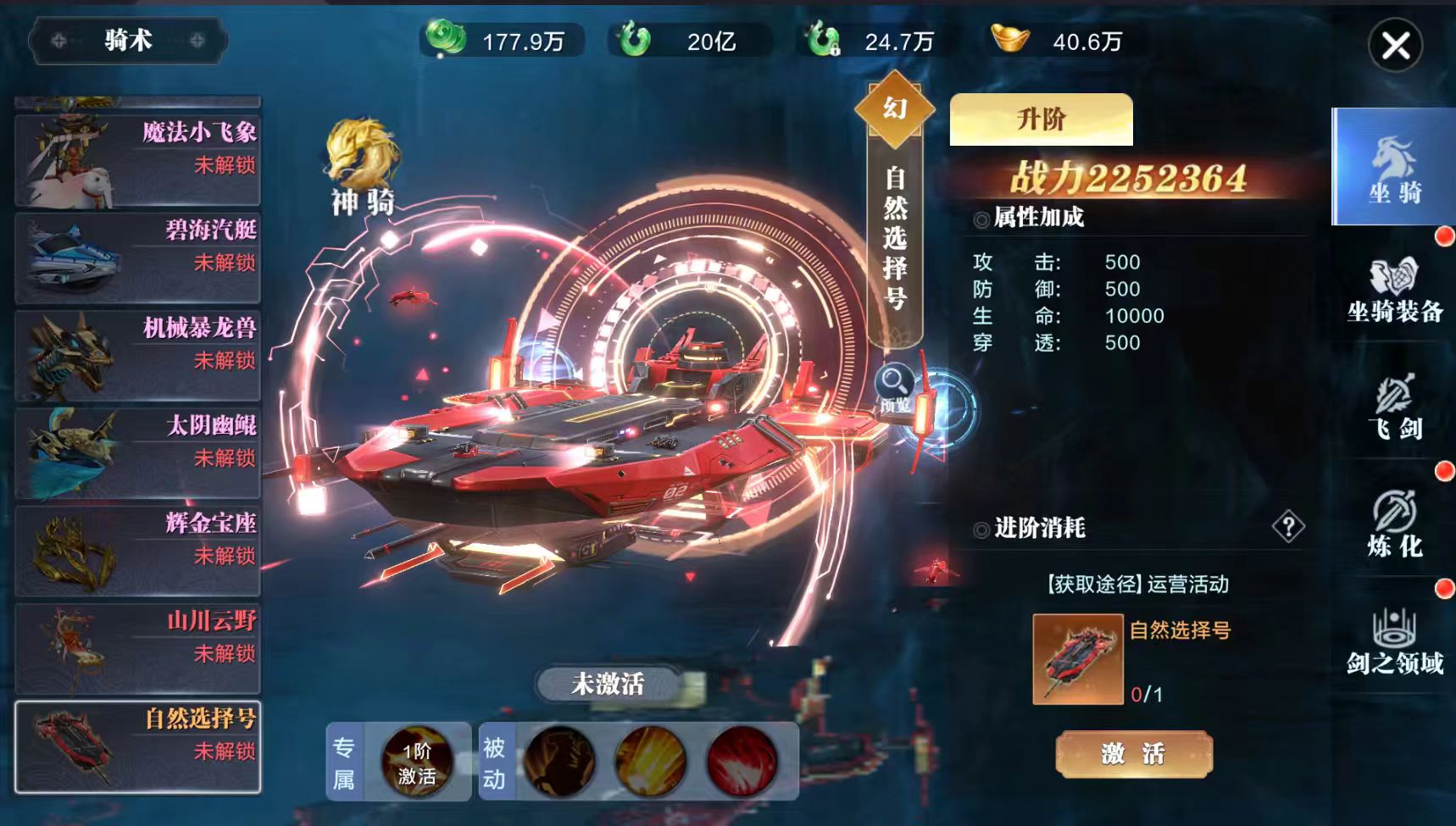Click the 激活 activate button
The height and width of the screenshot is (826, 1456).
1133,753
